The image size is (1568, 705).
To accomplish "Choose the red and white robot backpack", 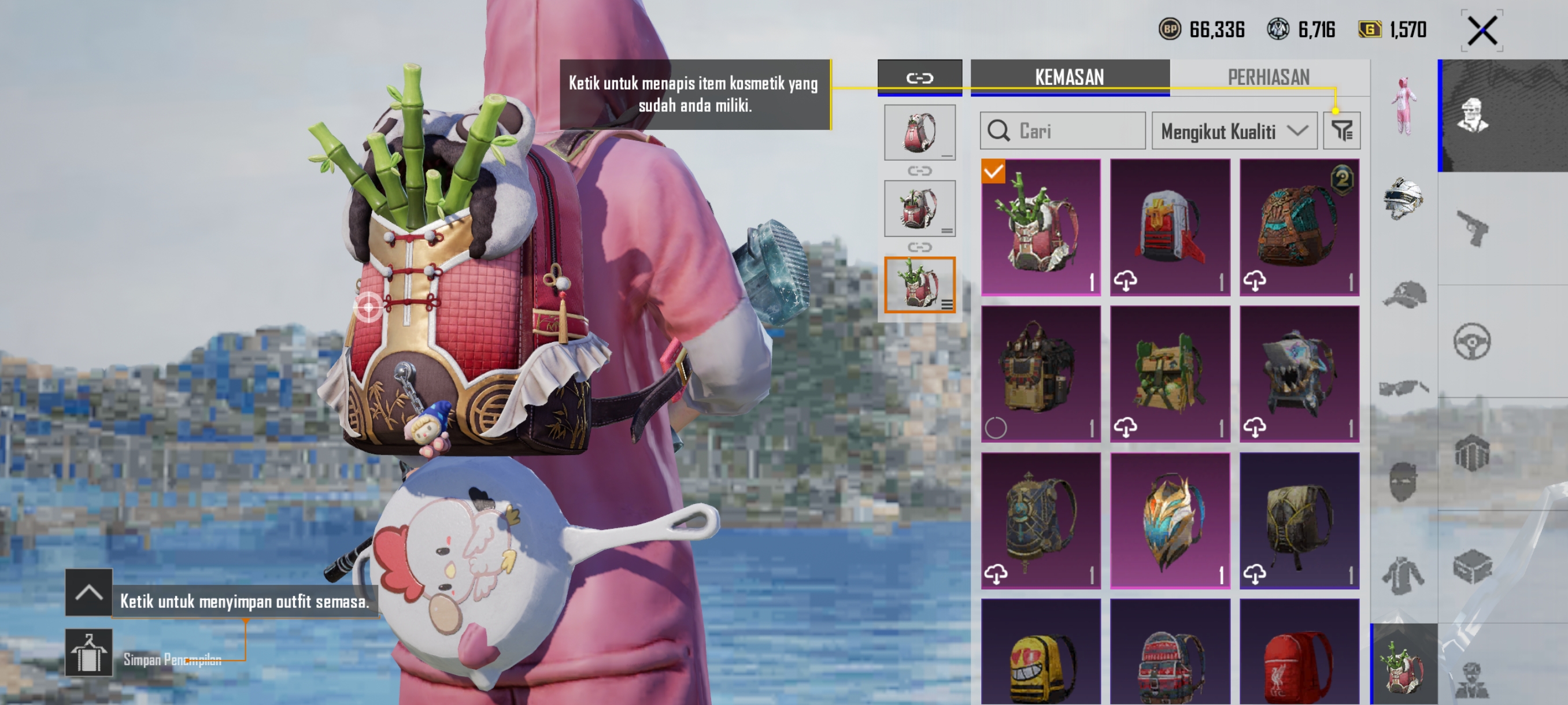I will tap(1169, 228).
